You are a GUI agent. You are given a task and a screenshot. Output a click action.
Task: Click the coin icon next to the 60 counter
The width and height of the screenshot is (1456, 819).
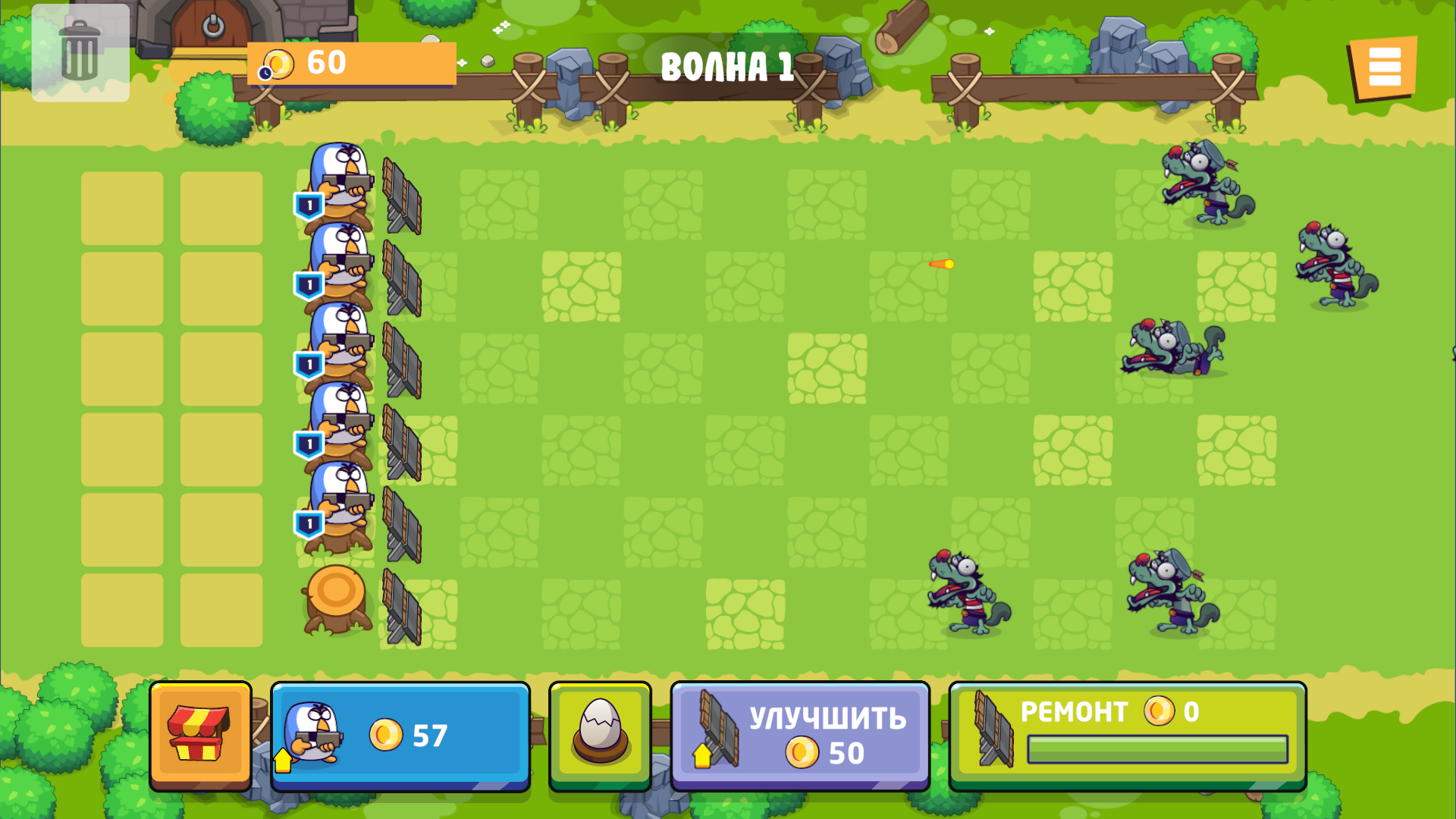(278, 64)
